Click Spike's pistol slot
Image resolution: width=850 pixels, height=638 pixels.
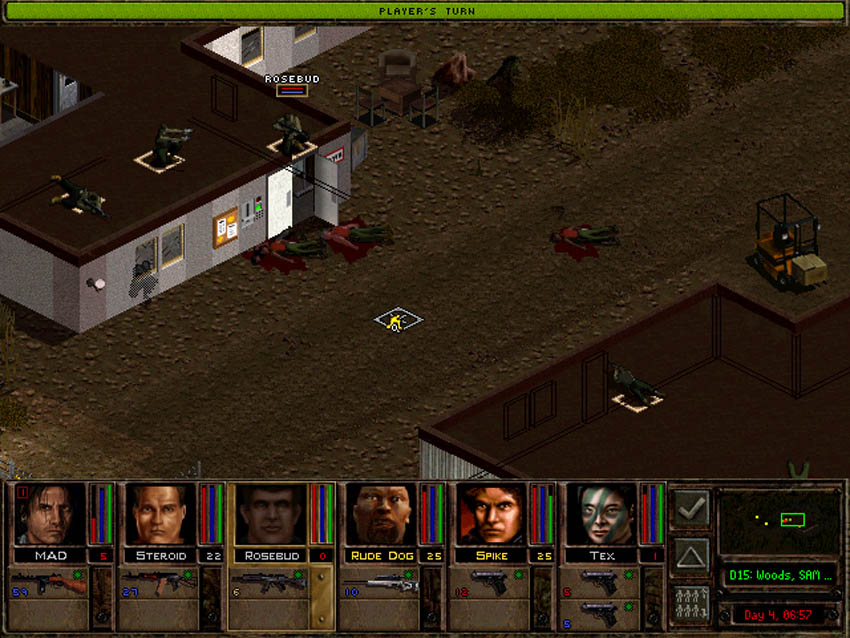click(490, 583)
